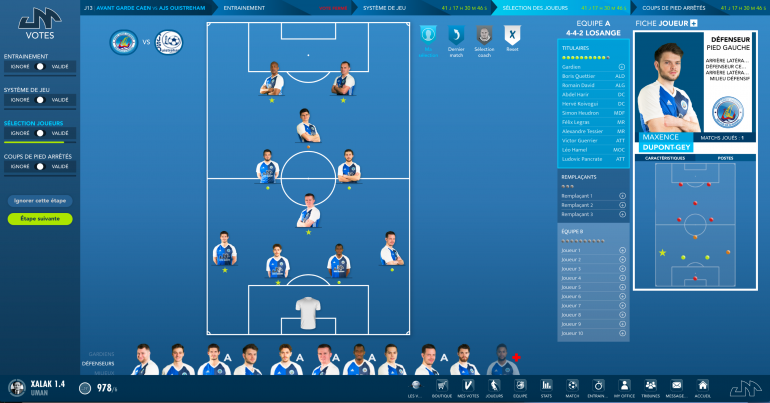The image size is (770, 403).
Task: Open the Boutique from the bottom bar
Action: coord(442,386)
